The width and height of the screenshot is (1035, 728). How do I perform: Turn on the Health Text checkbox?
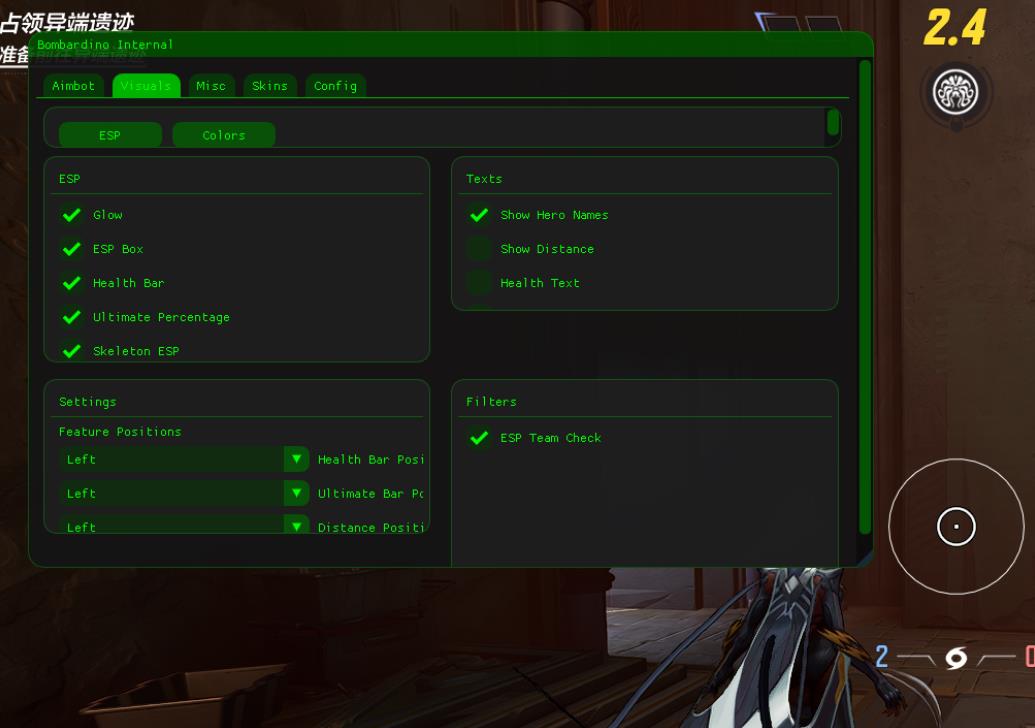479,283
